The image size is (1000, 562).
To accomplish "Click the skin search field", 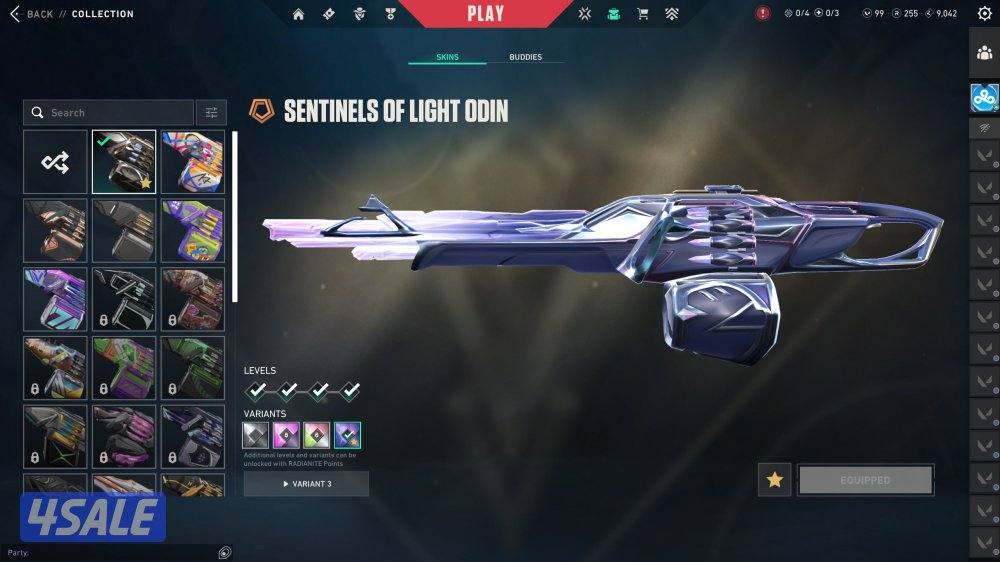I will 108,113.
